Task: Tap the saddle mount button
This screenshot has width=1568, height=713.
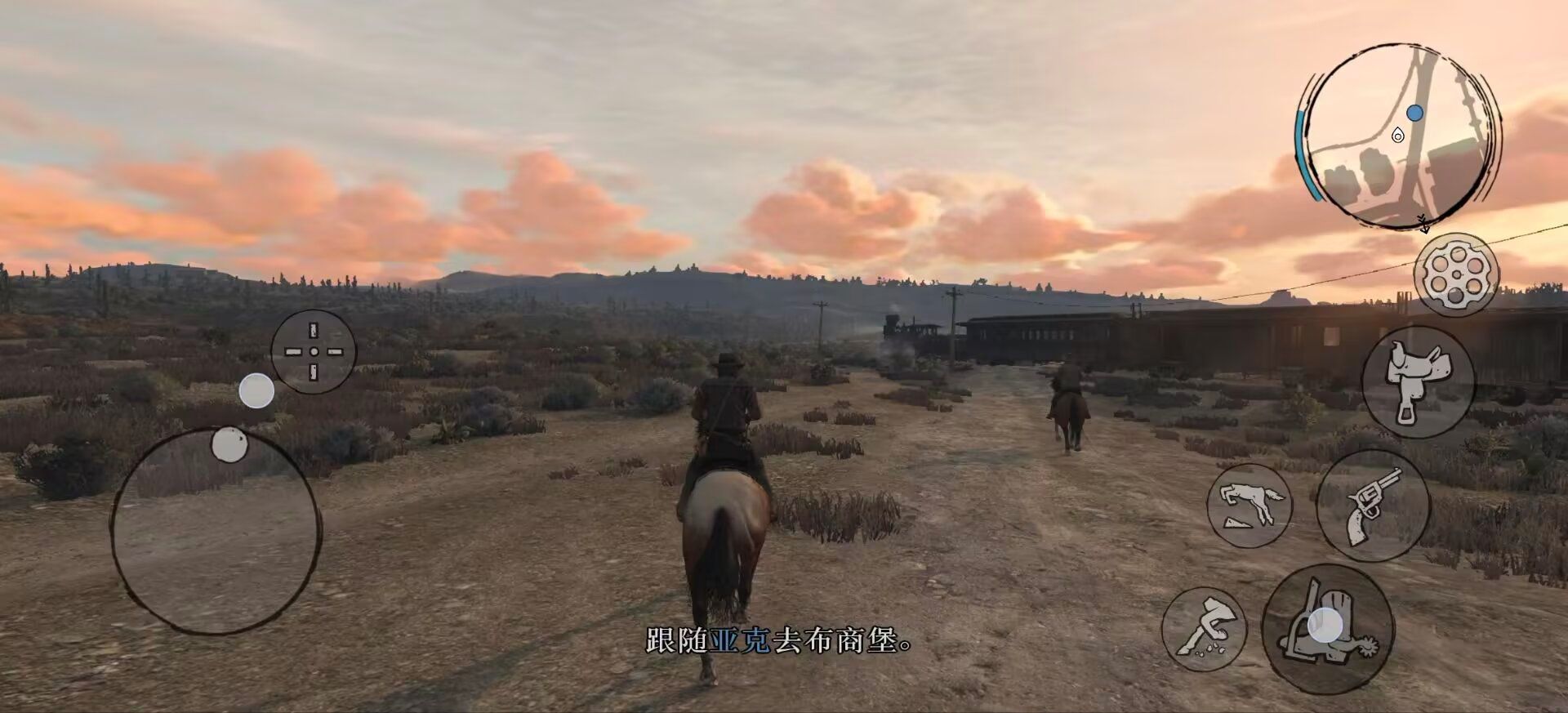Action: coord(1418,381)
